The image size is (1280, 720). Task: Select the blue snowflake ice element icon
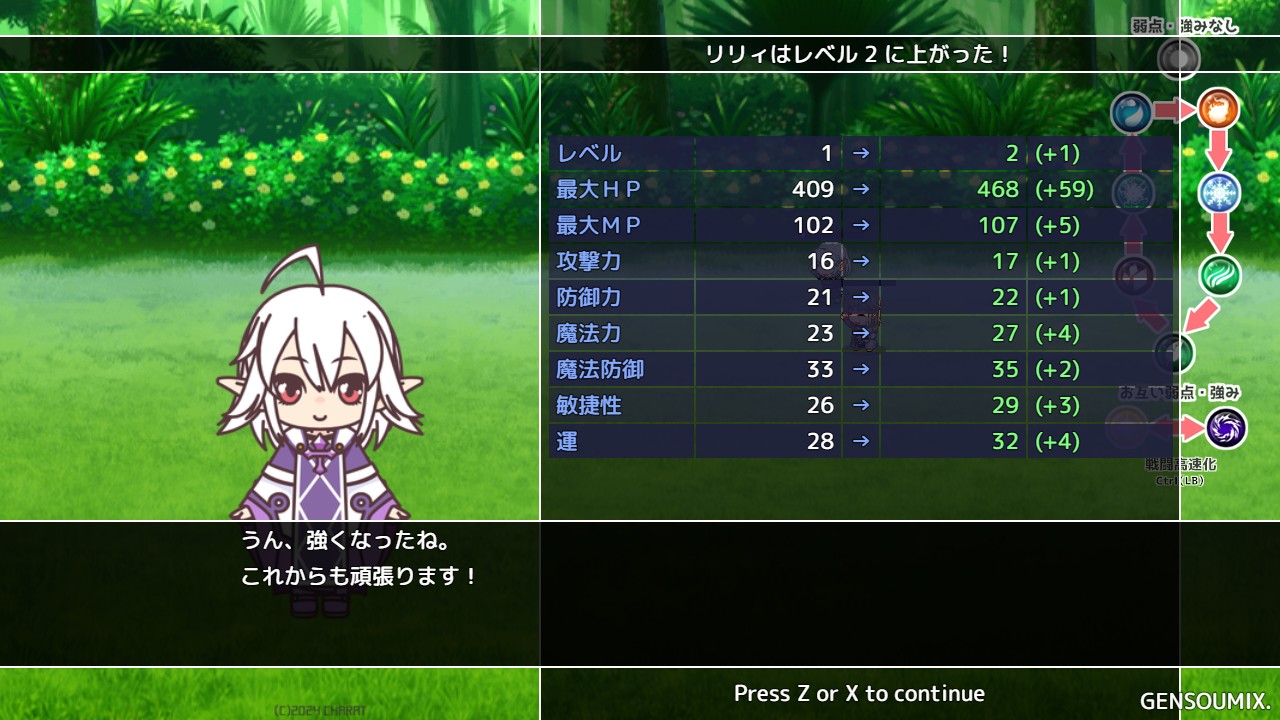[x=1219, y=192]
